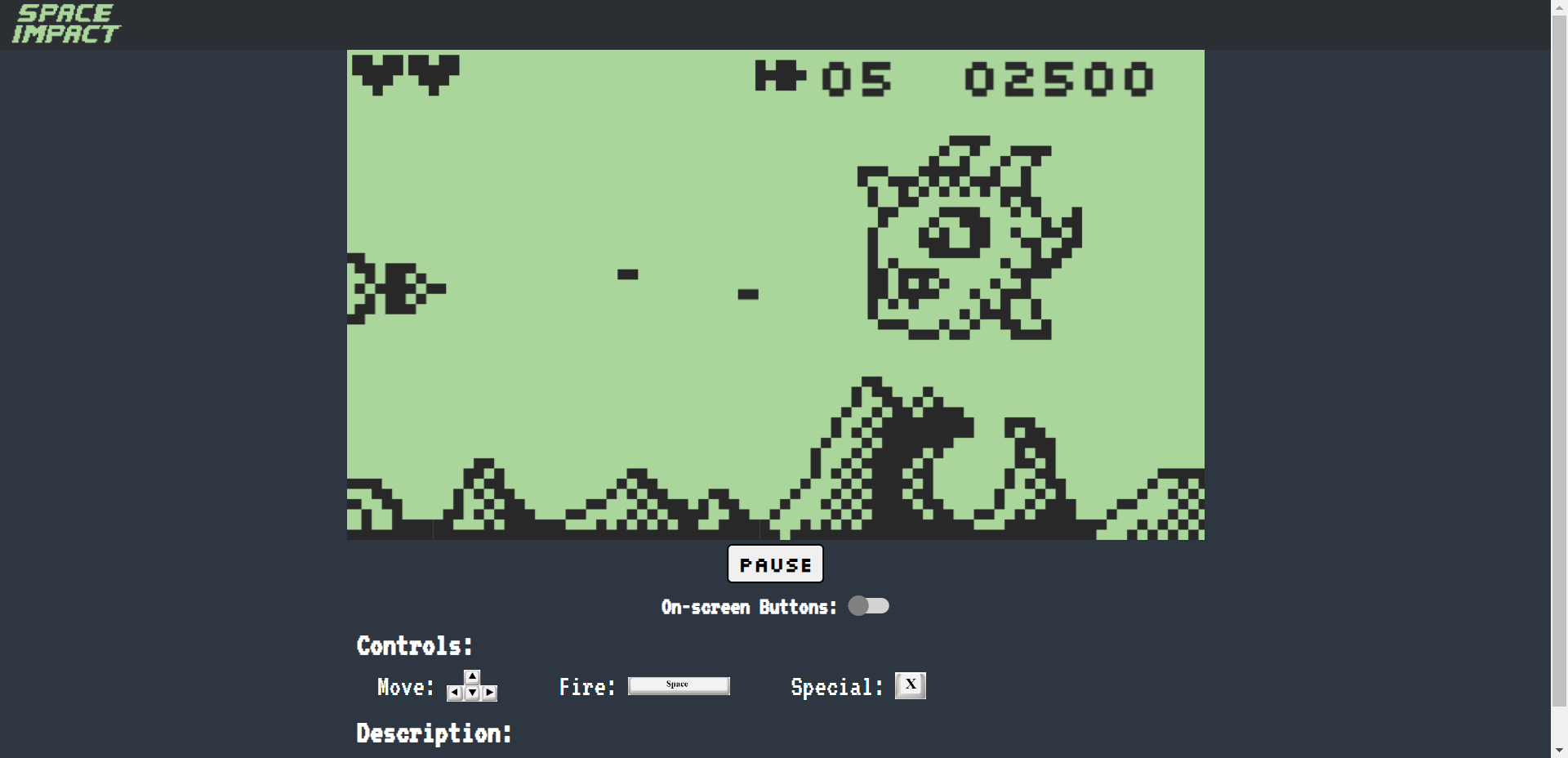Click the scrollbar up arrow
Image resolution: width=1568 pixels, height=758 pixels.
point(1558,7)
